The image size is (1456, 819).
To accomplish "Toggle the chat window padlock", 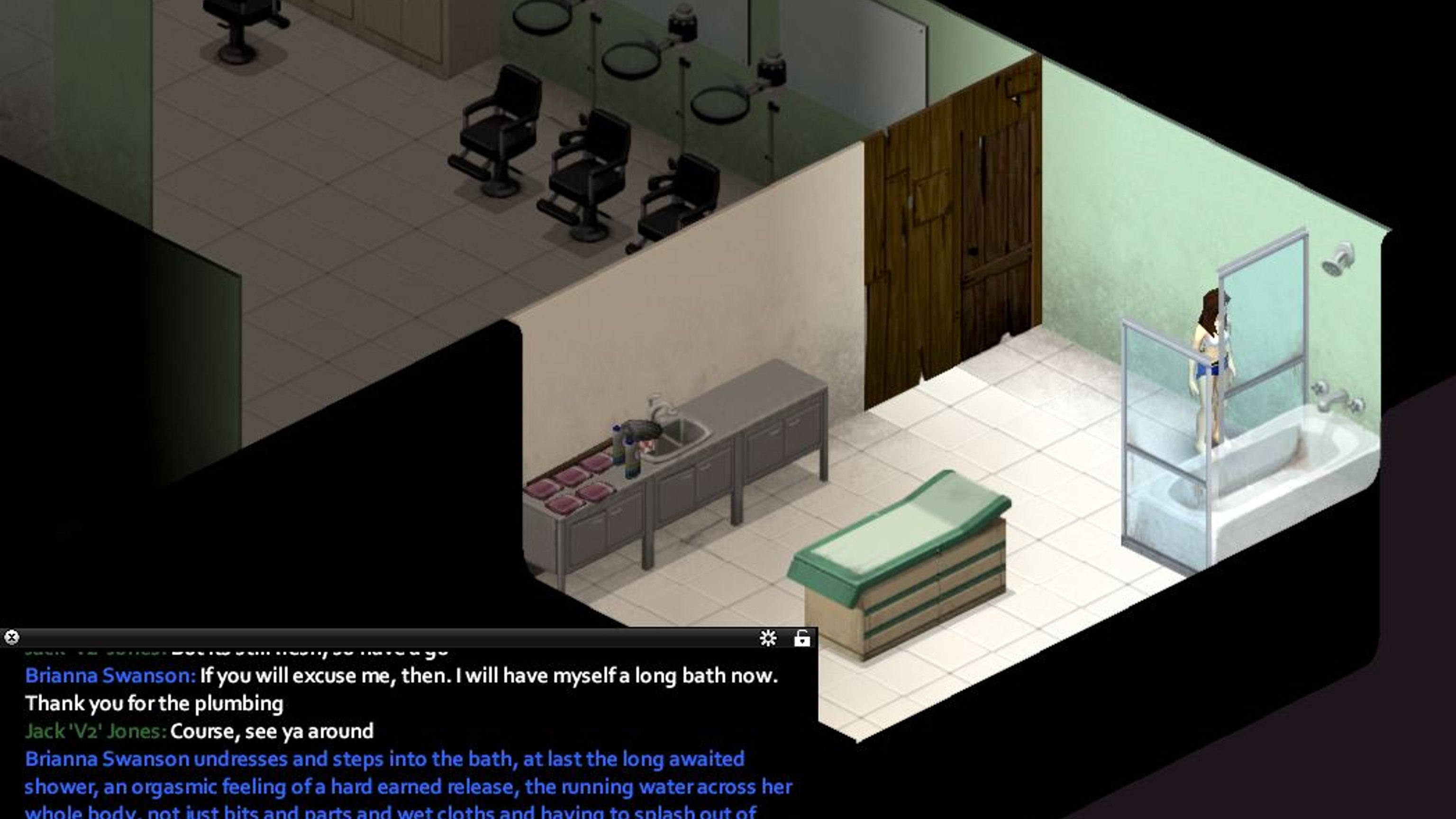I will 802,638.
